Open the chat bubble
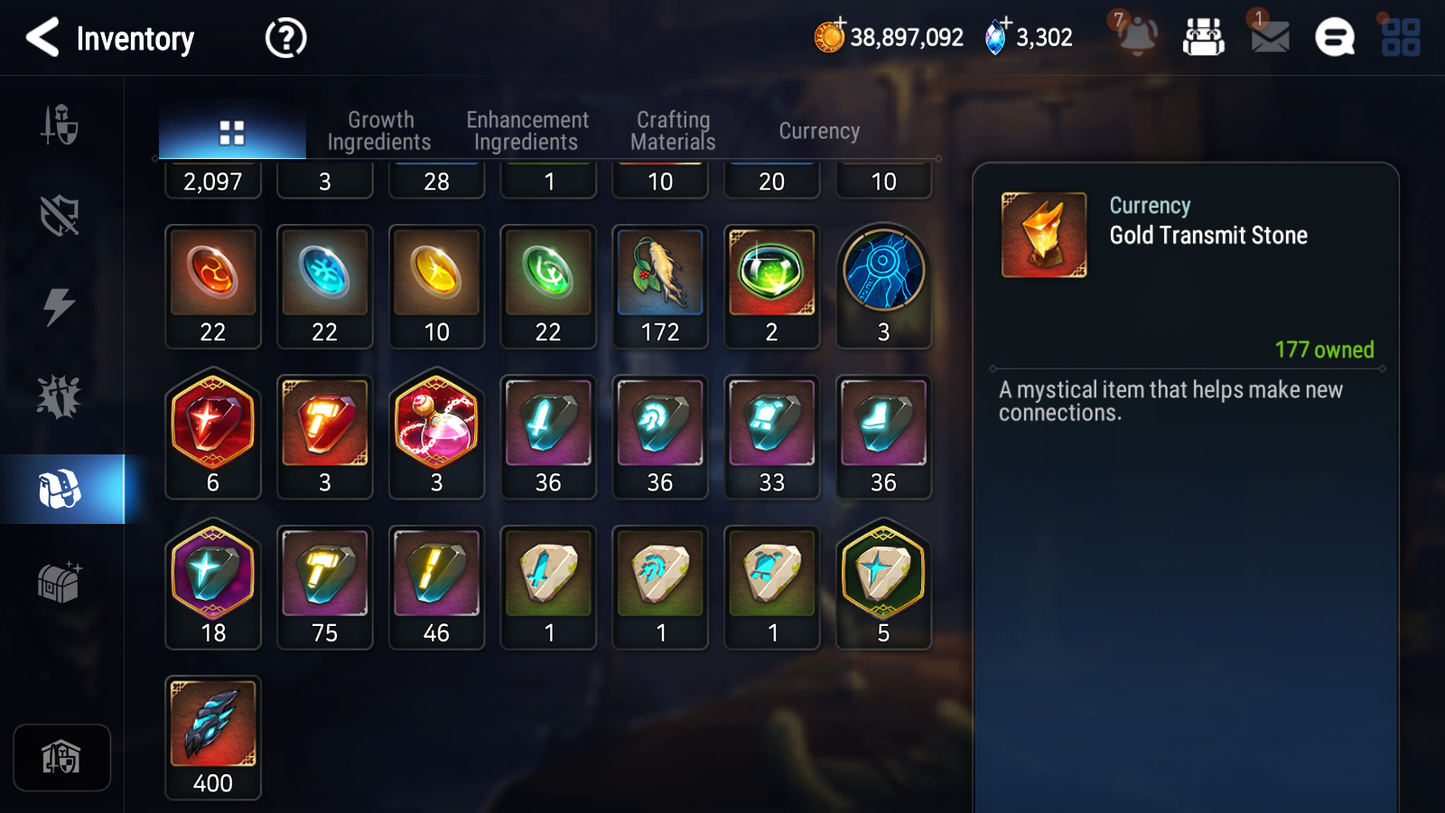 pyautogui.click(x=1334, y=38)
